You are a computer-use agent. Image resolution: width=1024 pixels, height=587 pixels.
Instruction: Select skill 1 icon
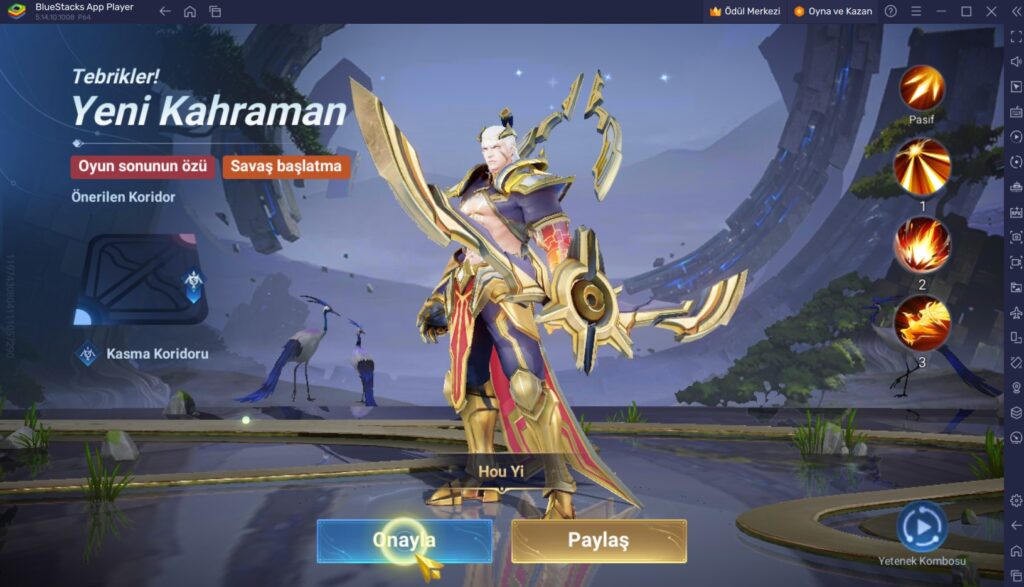pyautogui.click(x=921, y=166)
